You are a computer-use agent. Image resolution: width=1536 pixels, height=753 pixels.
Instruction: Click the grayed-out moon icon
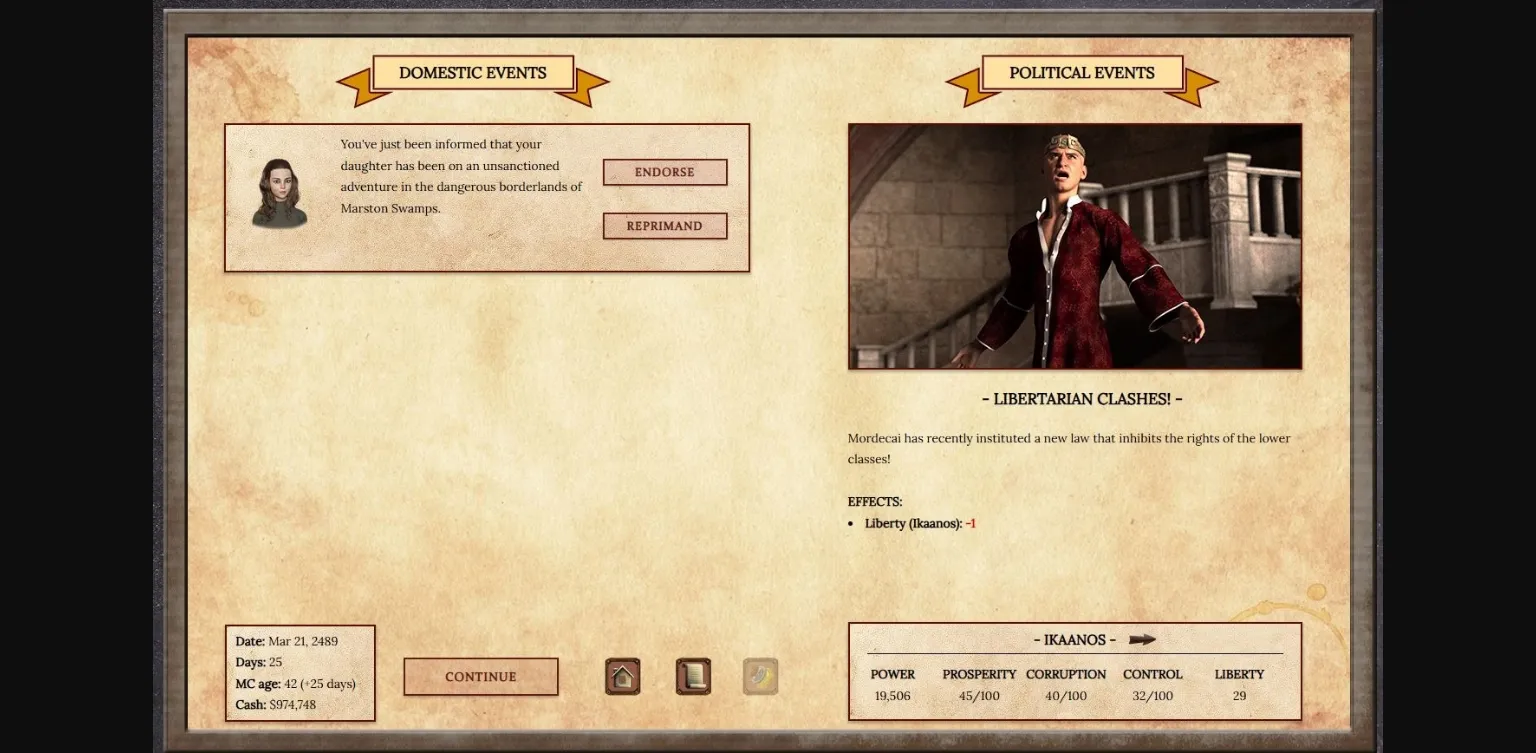tap(759, 676)
